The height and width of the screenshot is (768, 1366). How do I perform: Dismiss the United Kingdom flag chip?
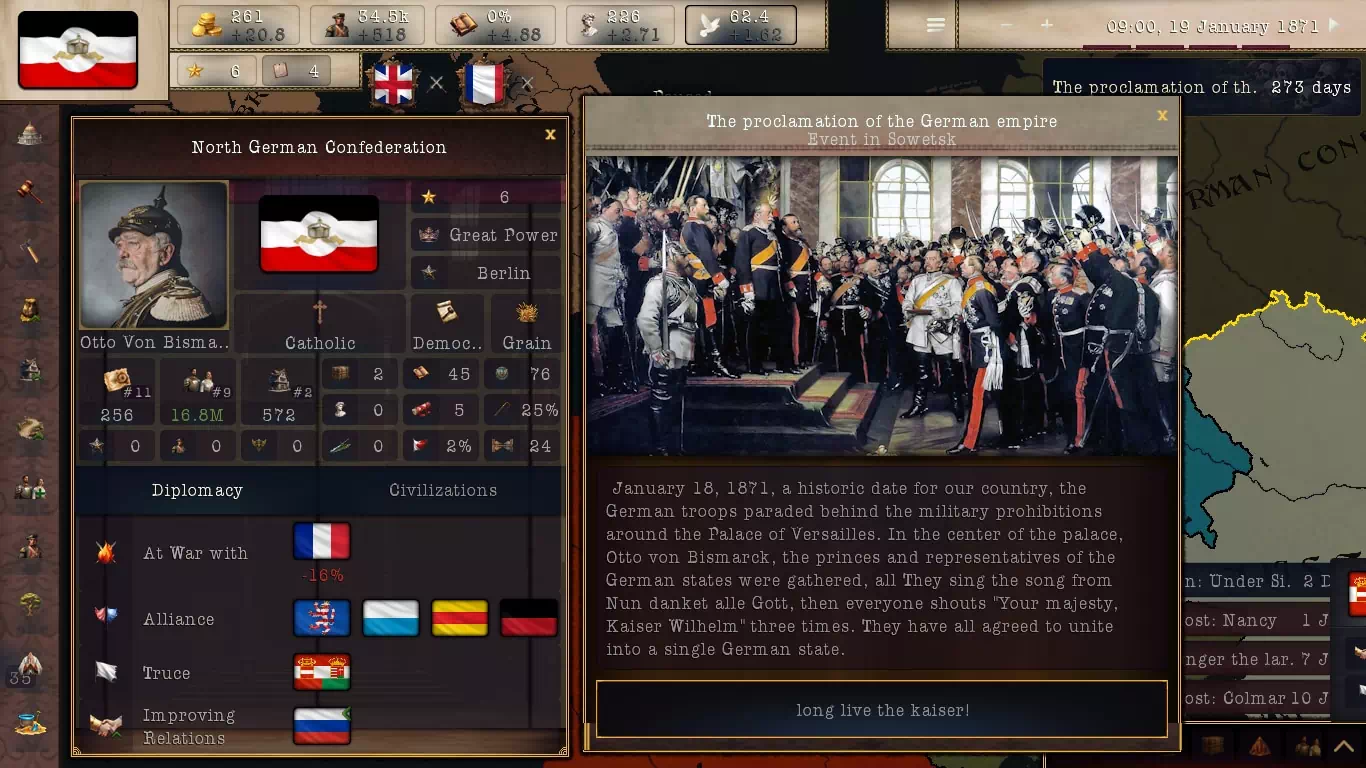pyautogui.click(x=437, y=84)
